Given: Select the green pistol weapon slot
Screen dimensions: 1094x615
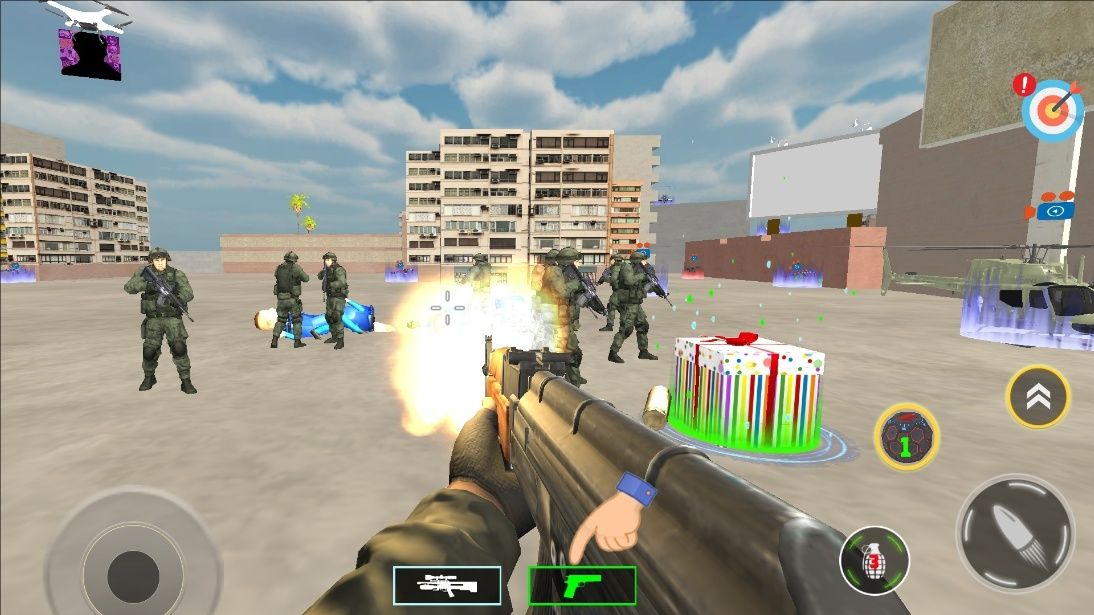Looking at the screenshot, I should click(x=582, y=585).
